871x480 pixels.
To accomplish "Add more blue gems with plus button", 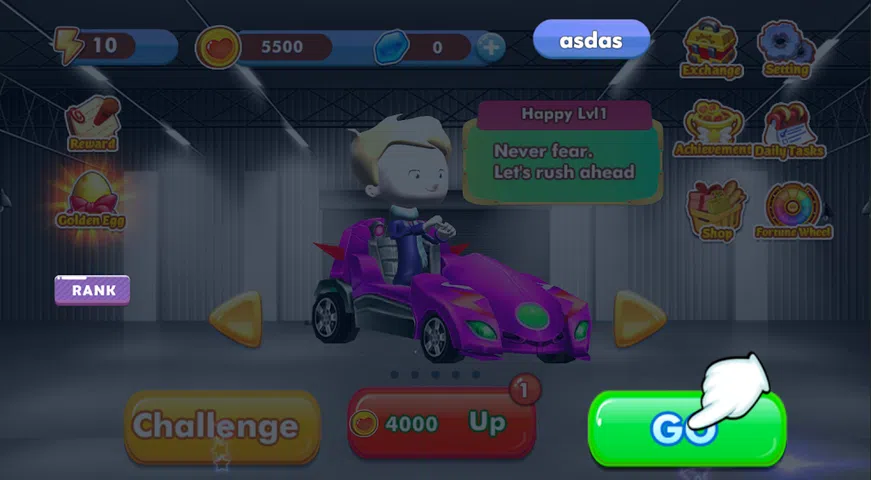I will (490, 47).
